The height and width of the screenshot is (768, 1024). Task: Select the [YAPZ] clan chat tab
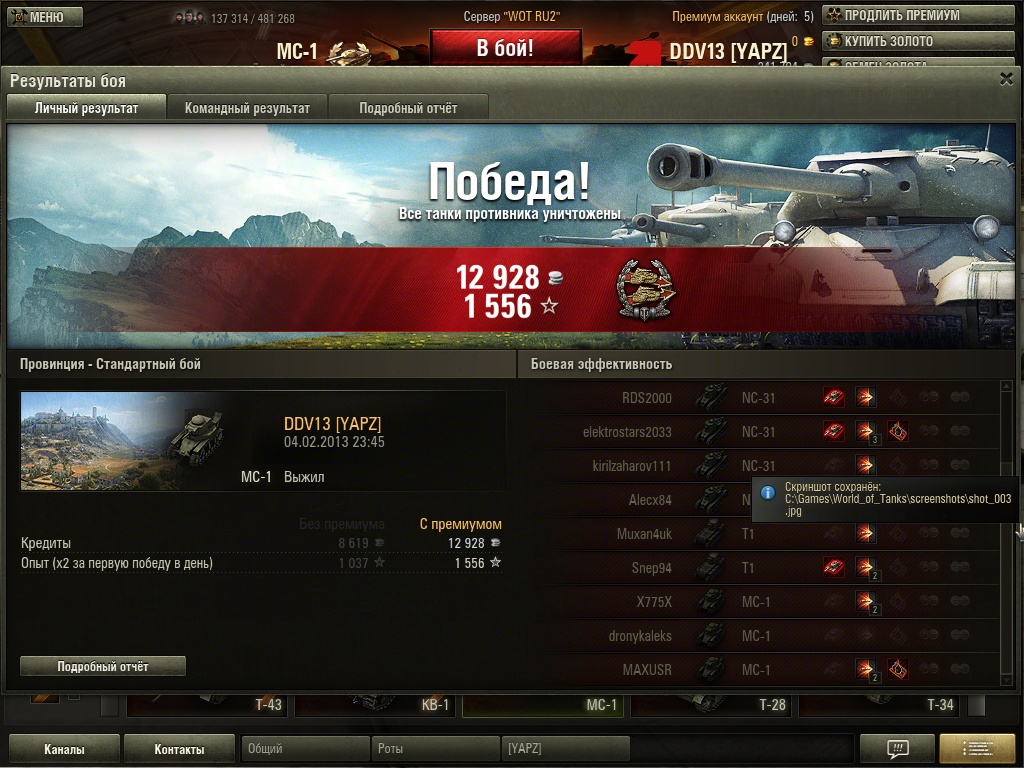pyautogui.click(x=565, y=749)
